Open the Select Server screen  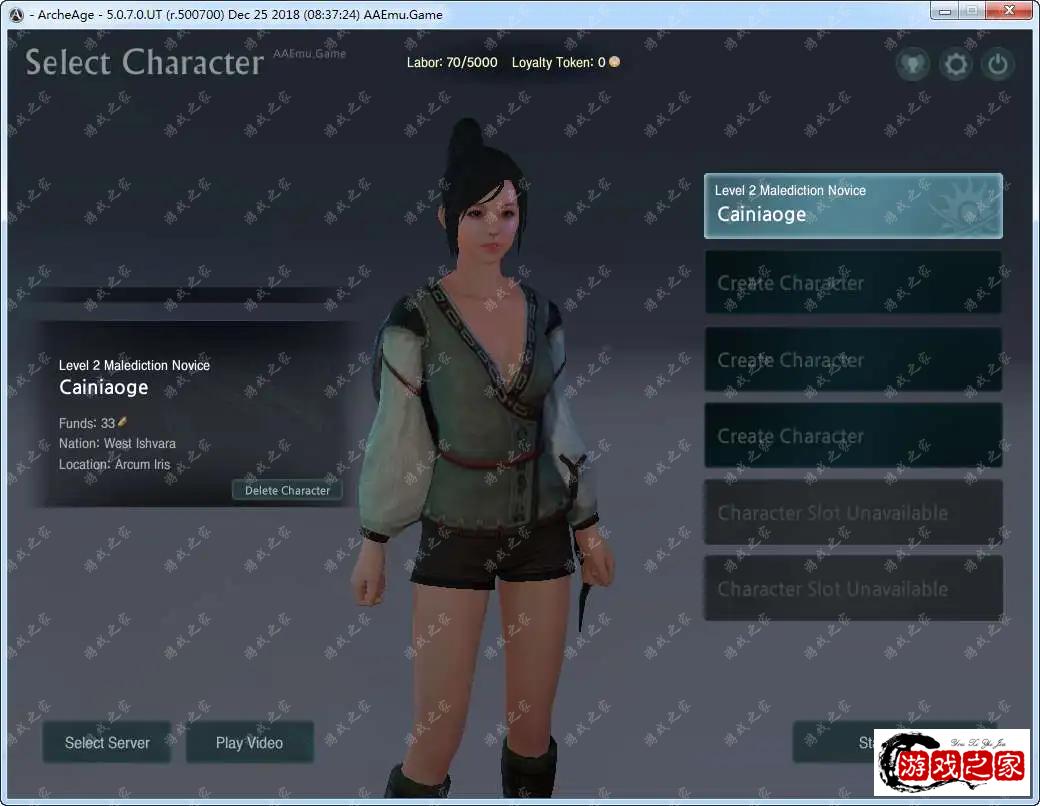107,742
